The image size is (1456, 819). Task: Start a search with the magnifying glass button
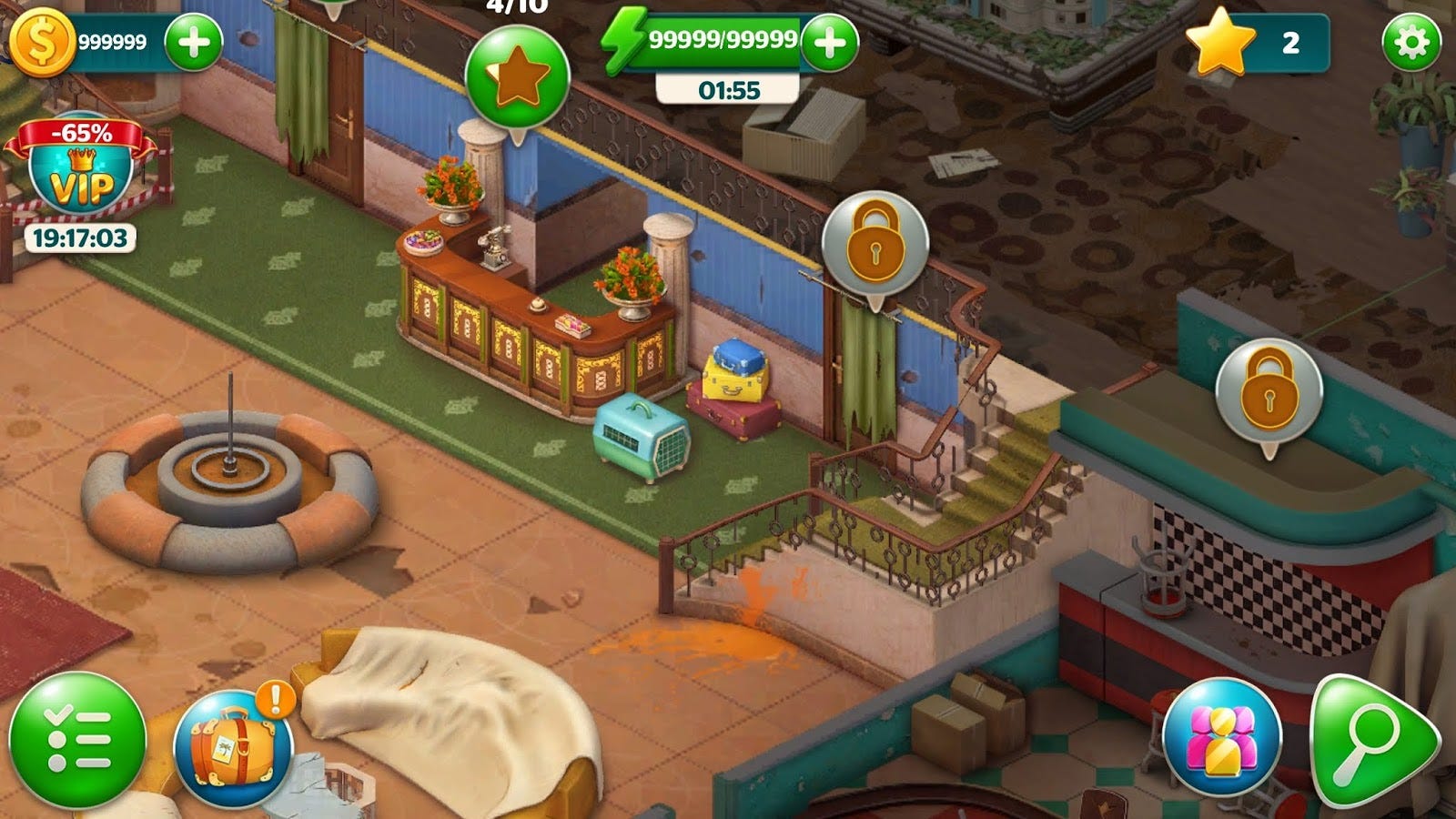(1371, 739)
